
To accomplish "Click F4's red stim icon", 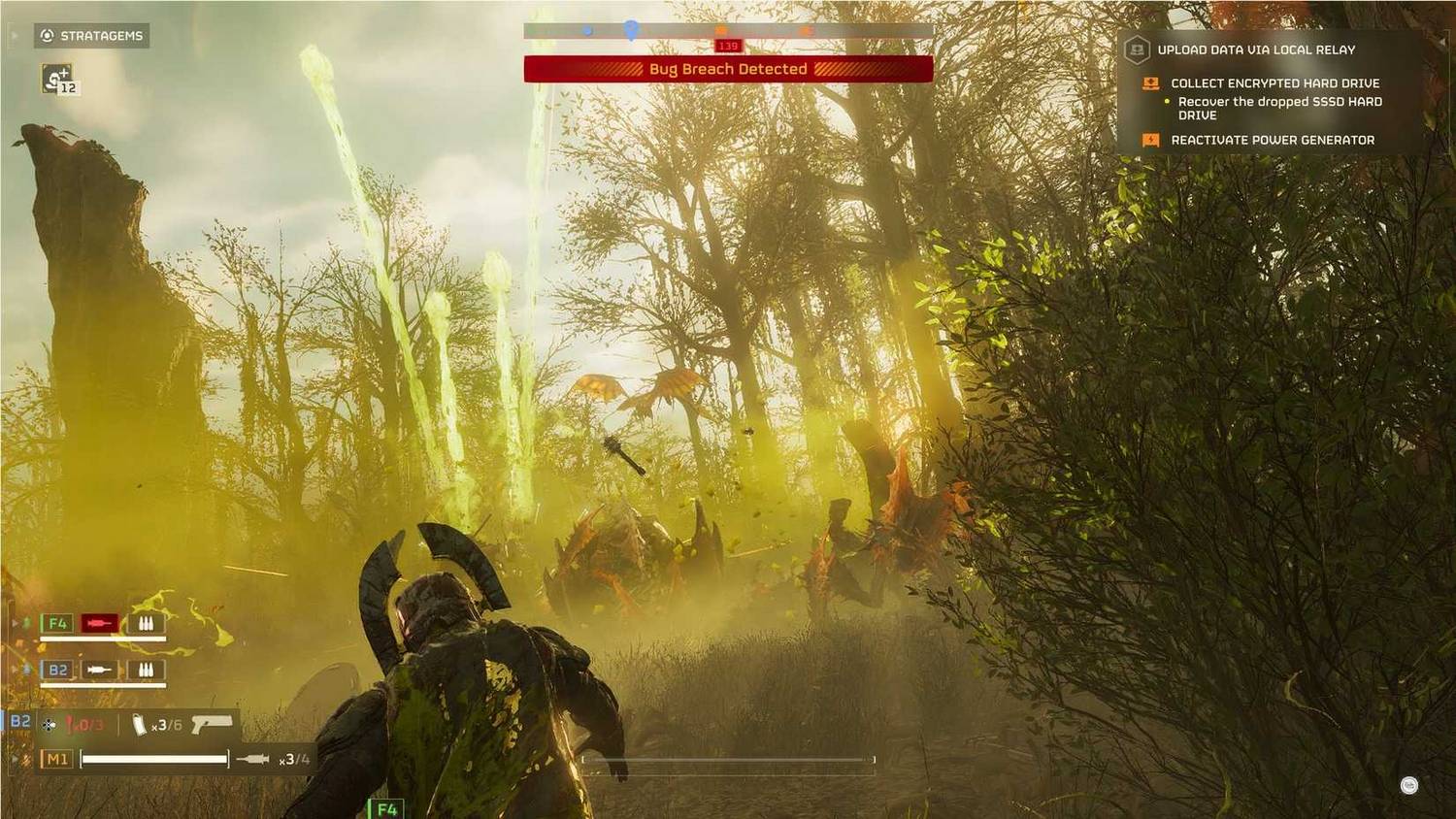I will point(99,623).
